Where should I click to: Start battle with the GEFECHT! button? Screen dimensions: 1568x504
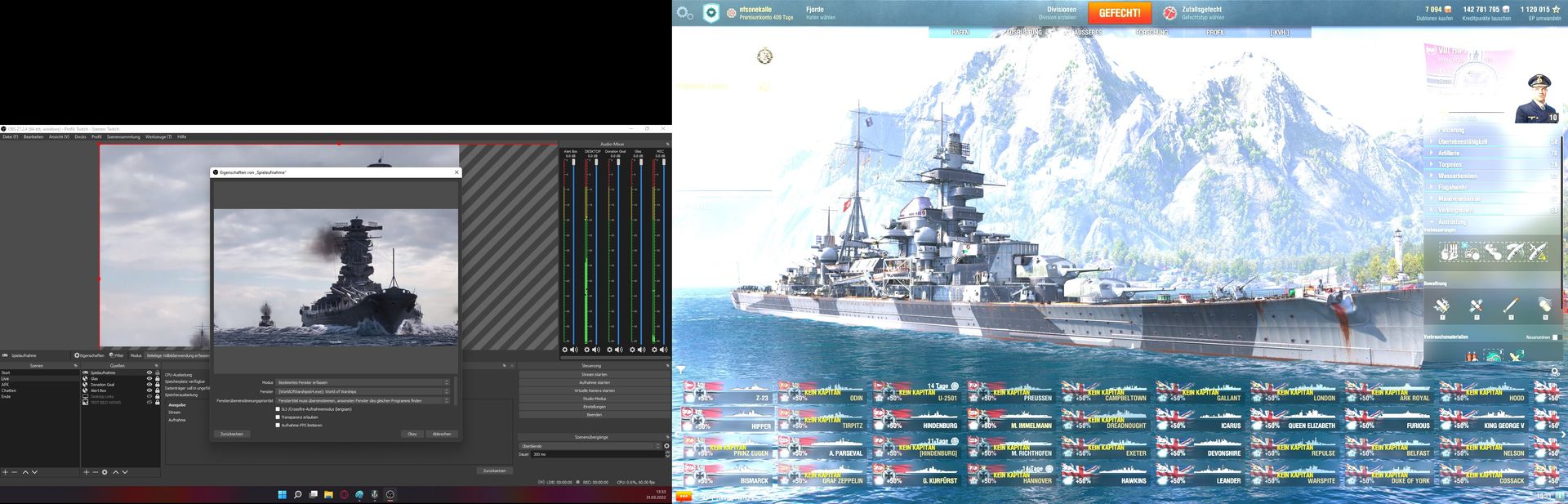click(1120, 13)
